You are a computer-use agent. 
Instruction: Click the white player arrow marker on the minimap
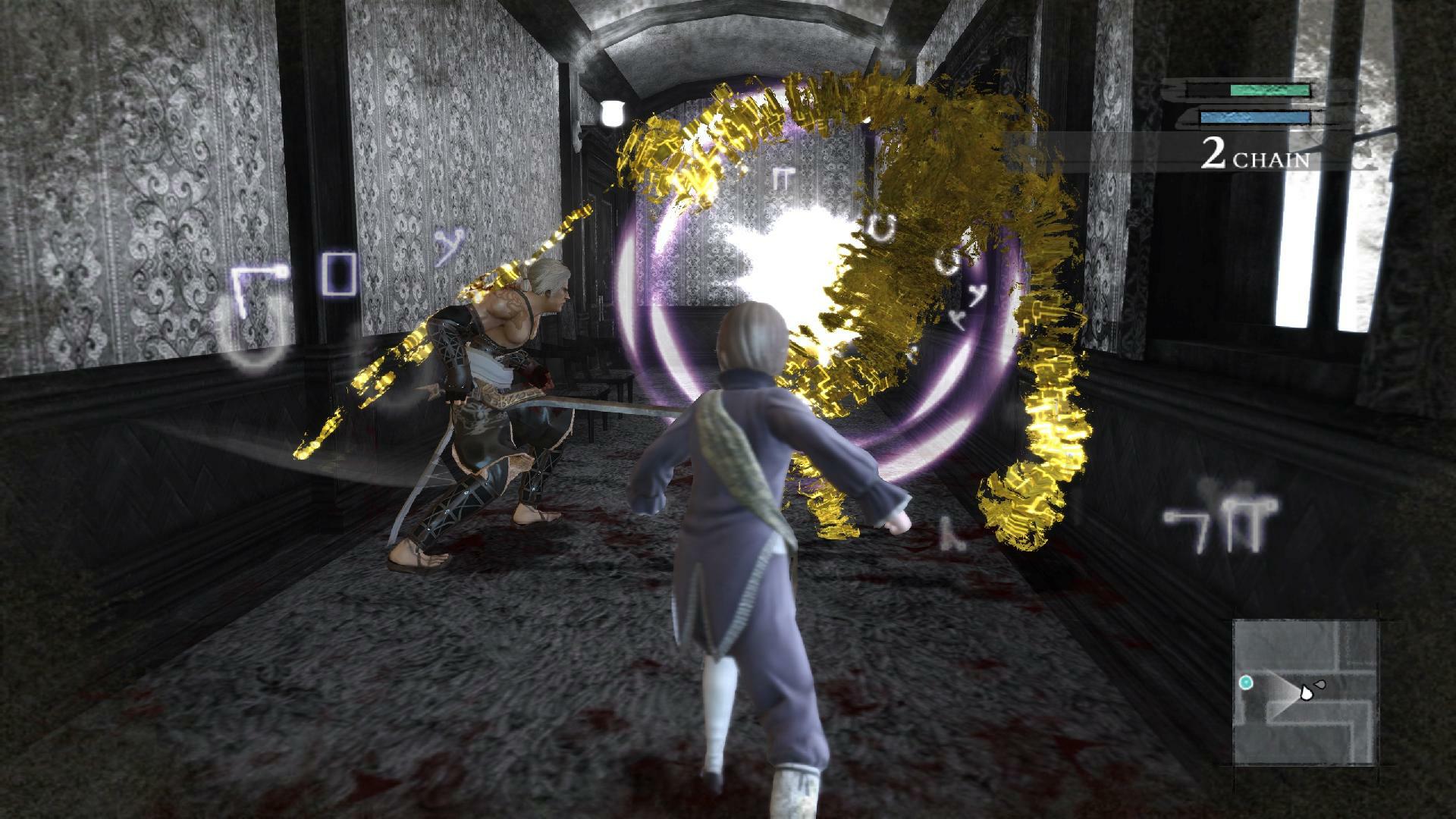(1306, 694)
